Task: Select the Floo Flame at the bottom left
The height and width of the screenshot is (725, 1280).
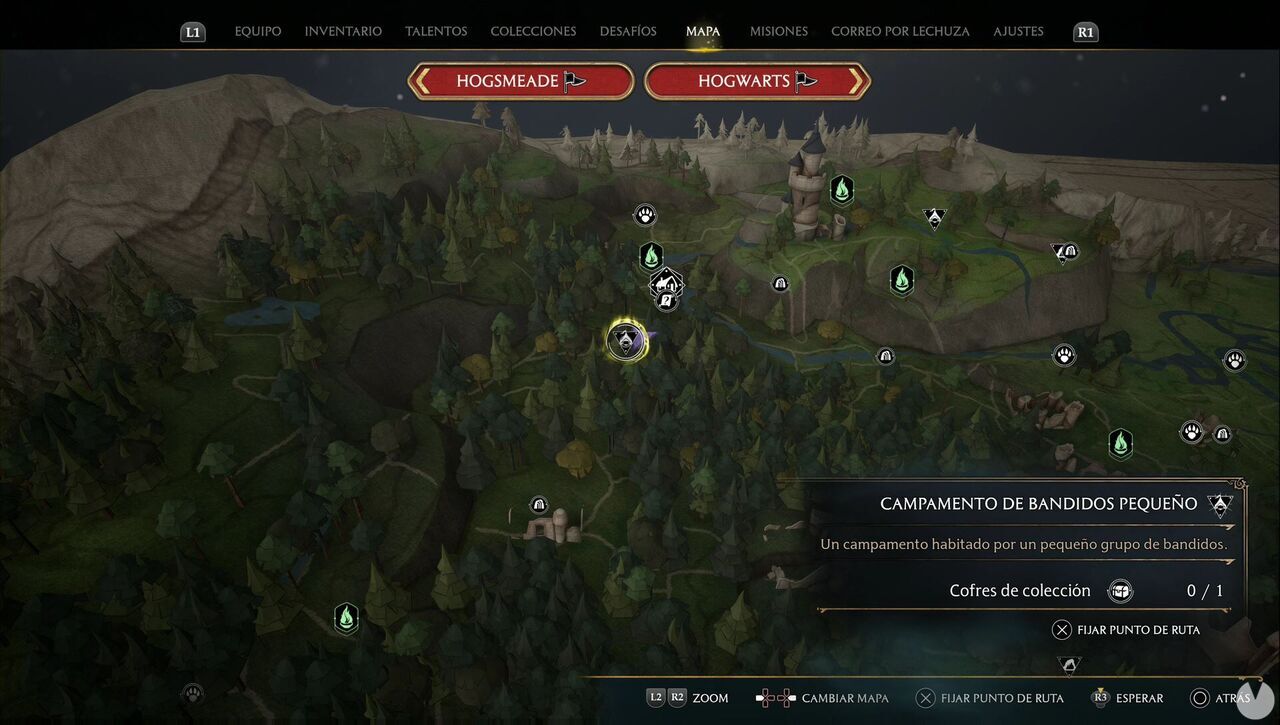Action: pos(345,618)
